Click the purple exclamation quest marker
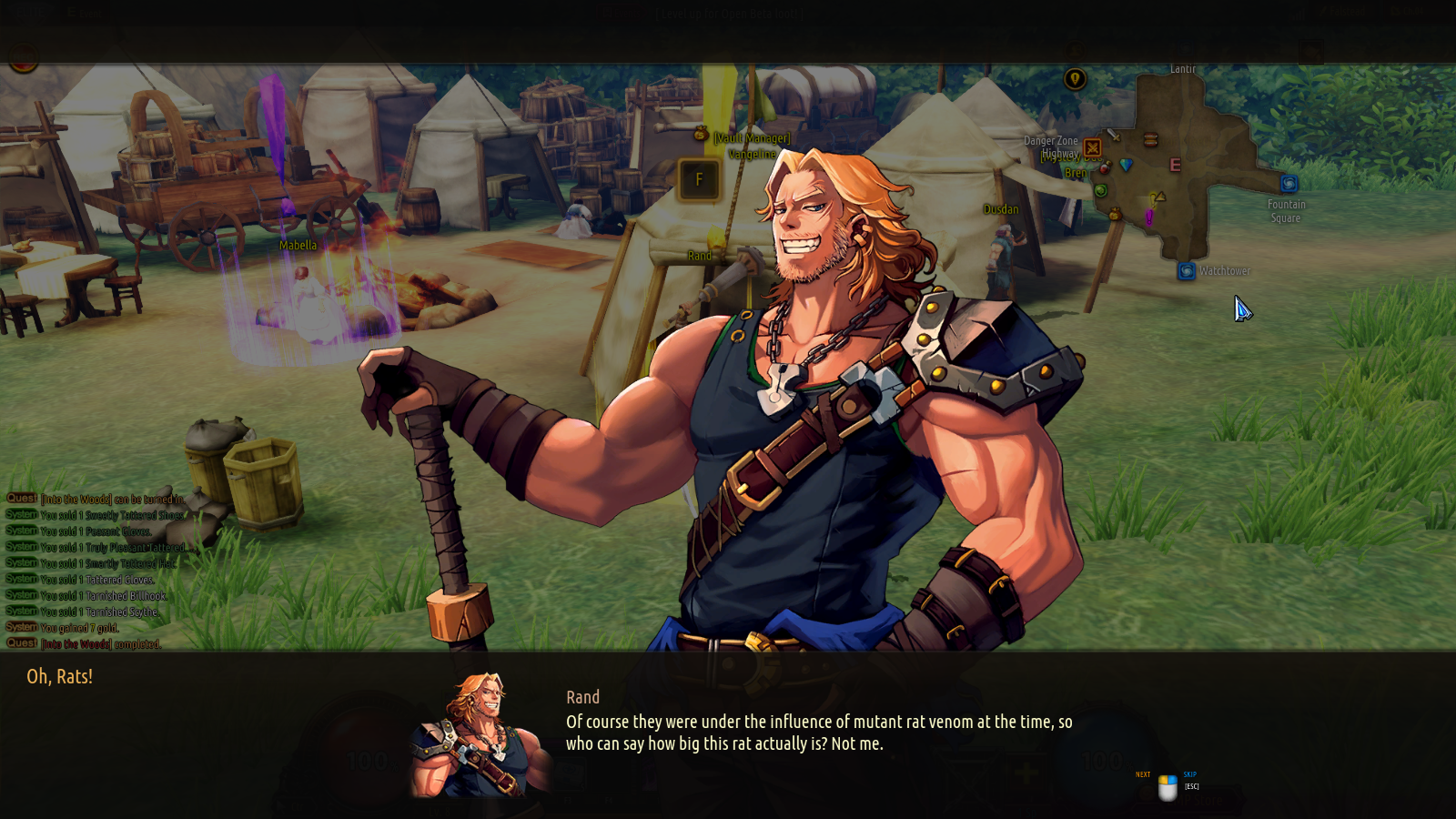 coord(1148,217)
